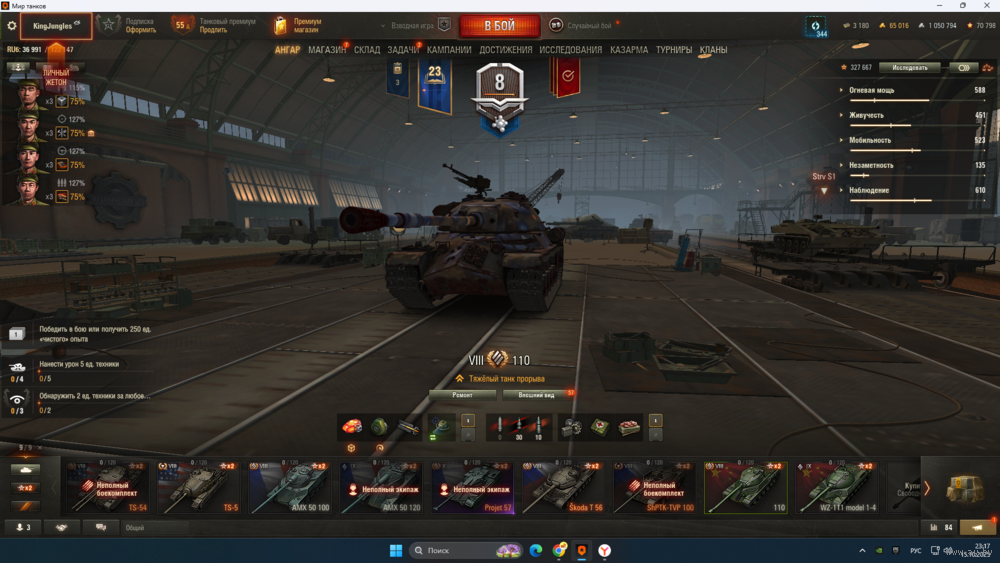Start battle with the В БОЙ button
This screenshot has height=563, width=1000.
click(499, 25)
